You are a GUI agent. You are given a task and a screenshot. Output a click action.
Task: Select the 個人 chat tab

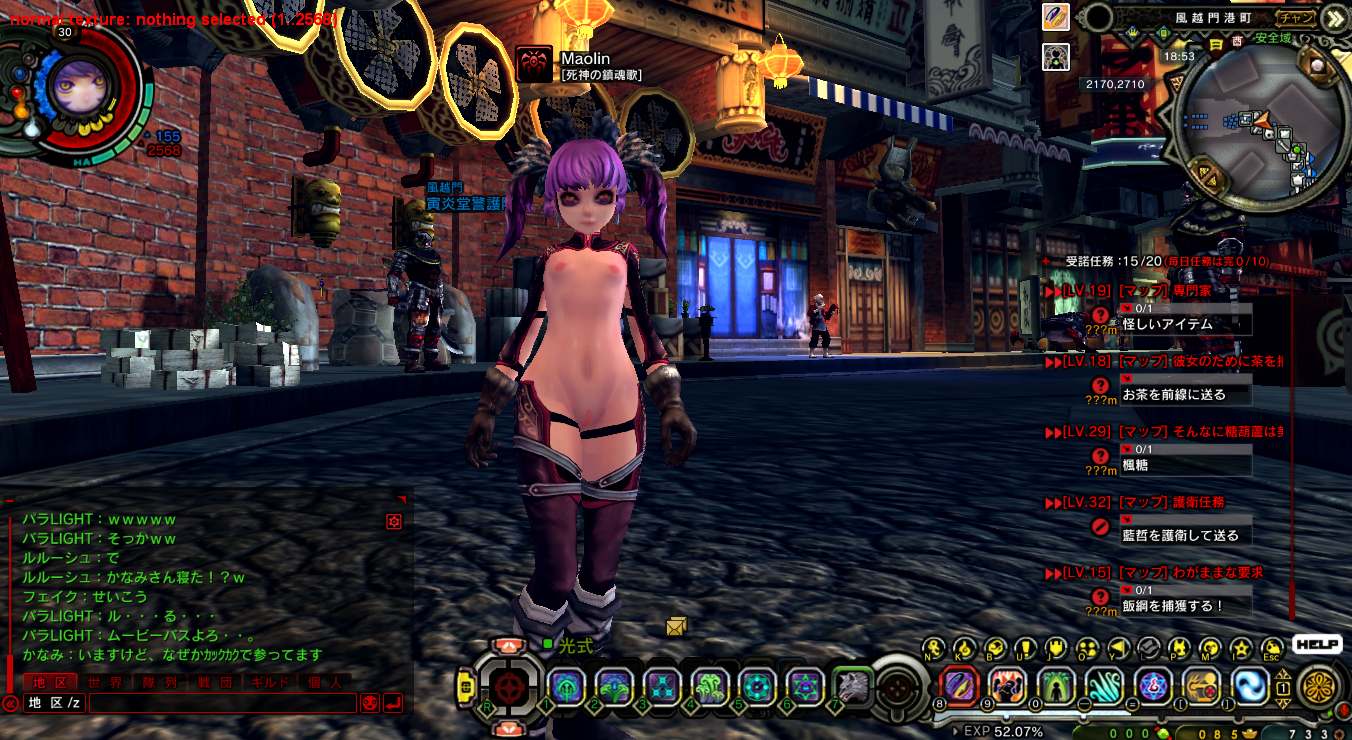pyautogui.click(x=324, y=682)
